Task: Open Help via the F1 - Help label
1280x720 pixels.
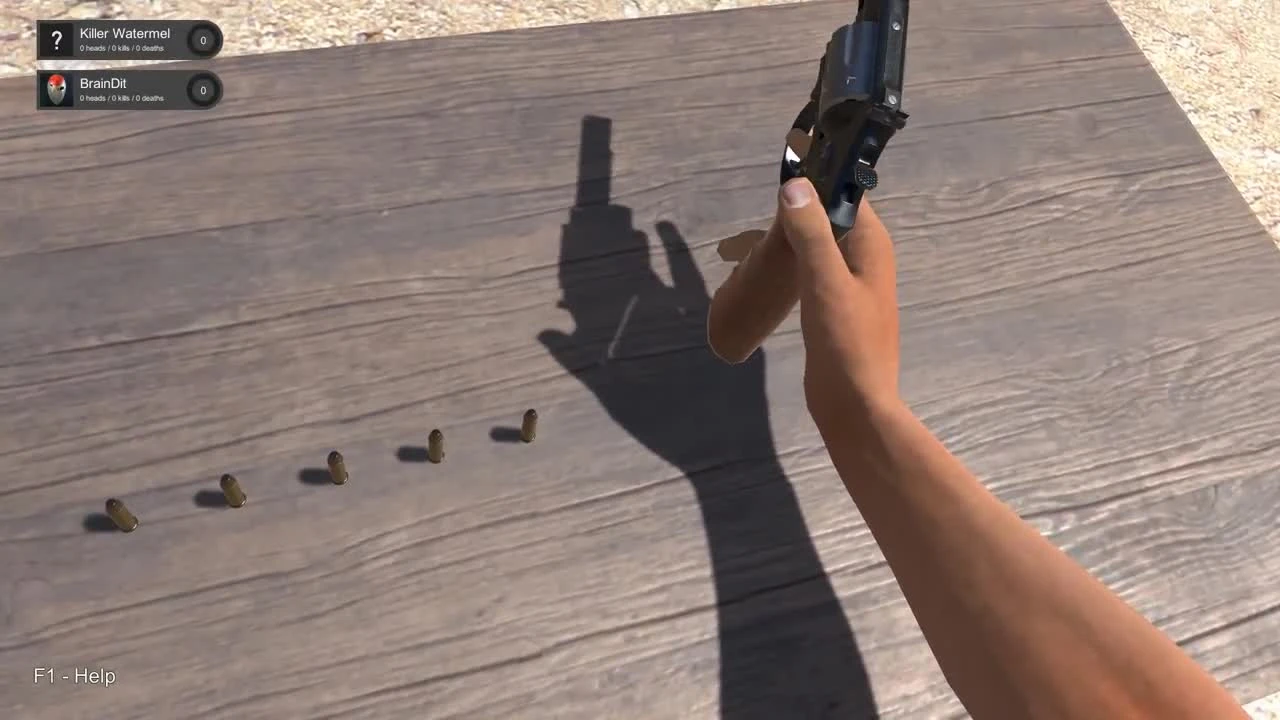Action: pyautogui.click(x=74, y=676)
